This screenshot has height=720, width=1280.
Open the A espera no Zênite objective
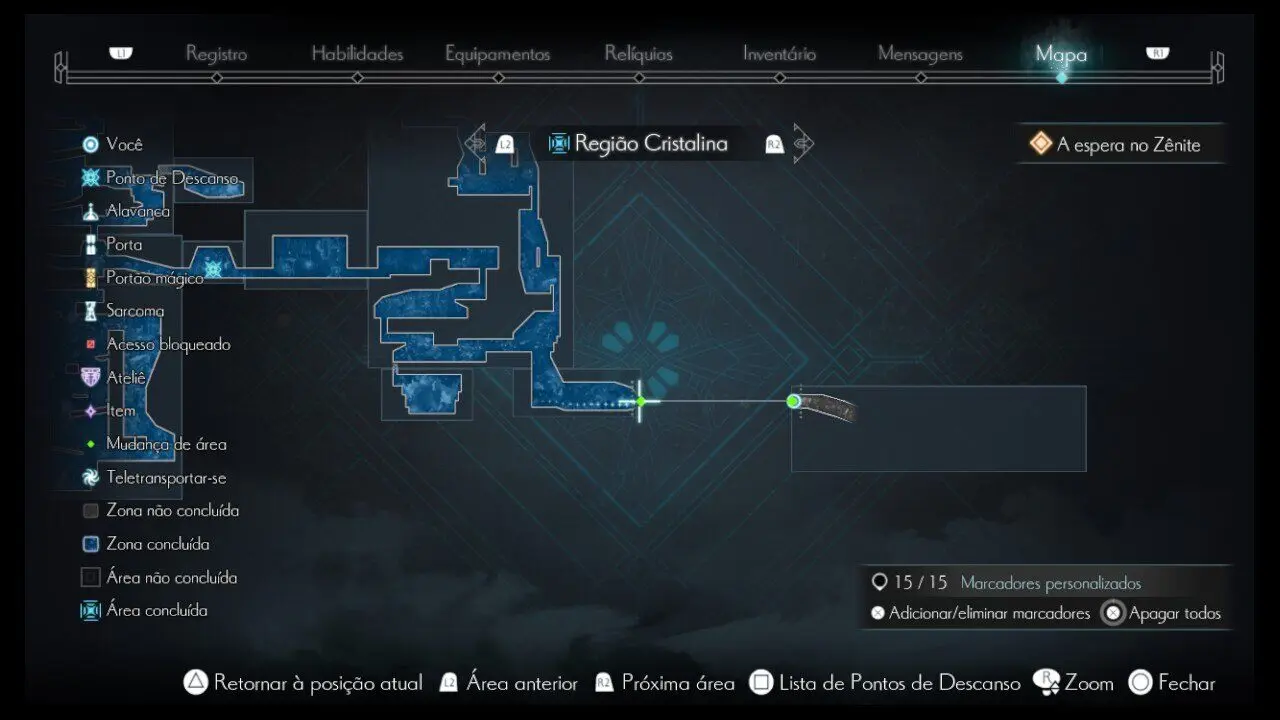pyautogui.click(x=1127, y=145)
